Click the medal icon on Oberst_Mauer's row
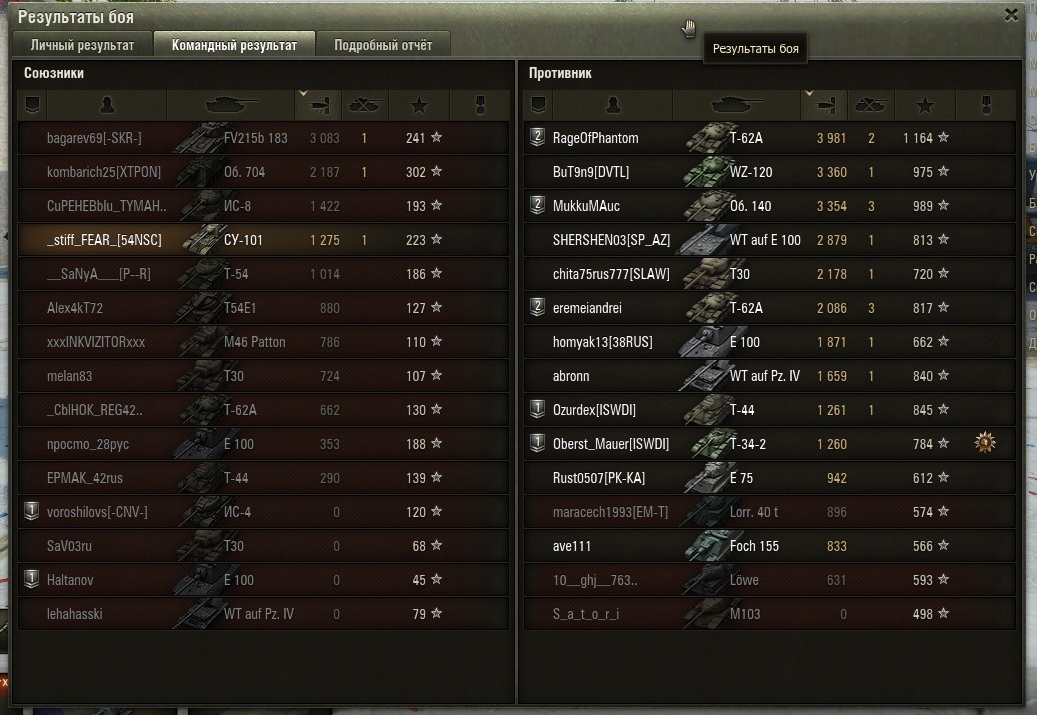Viewport: 1037px width, 715px height. [x=986, y=443]
